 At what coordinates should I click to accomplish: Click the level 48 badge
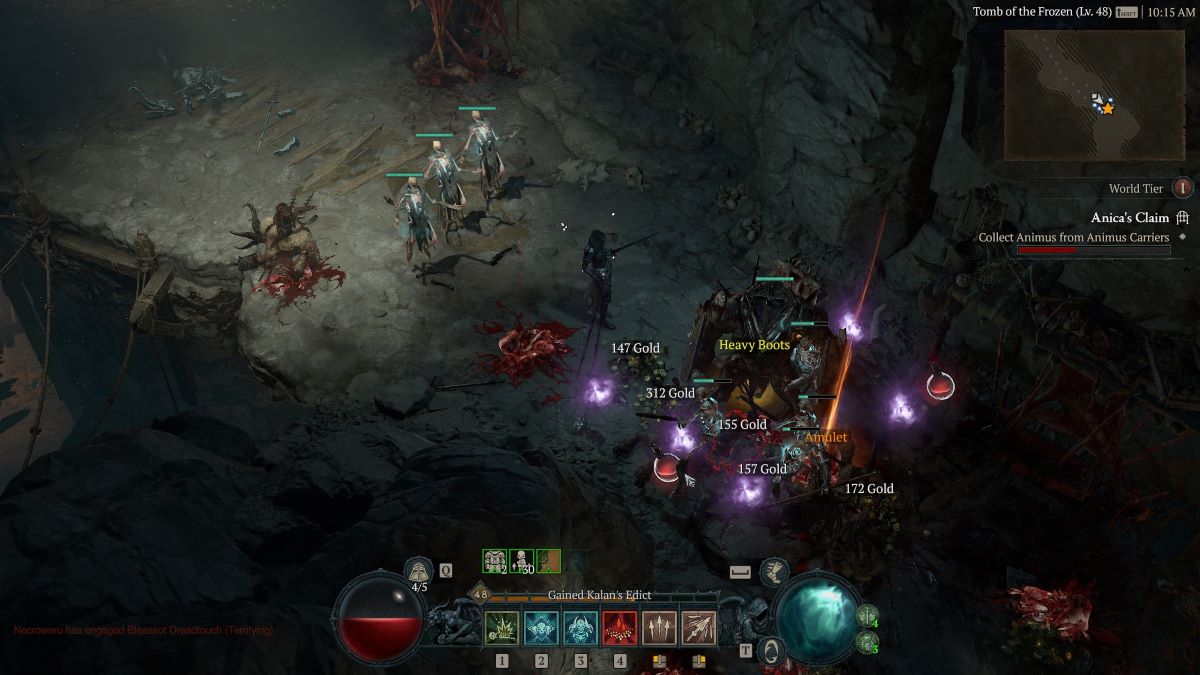480,594
